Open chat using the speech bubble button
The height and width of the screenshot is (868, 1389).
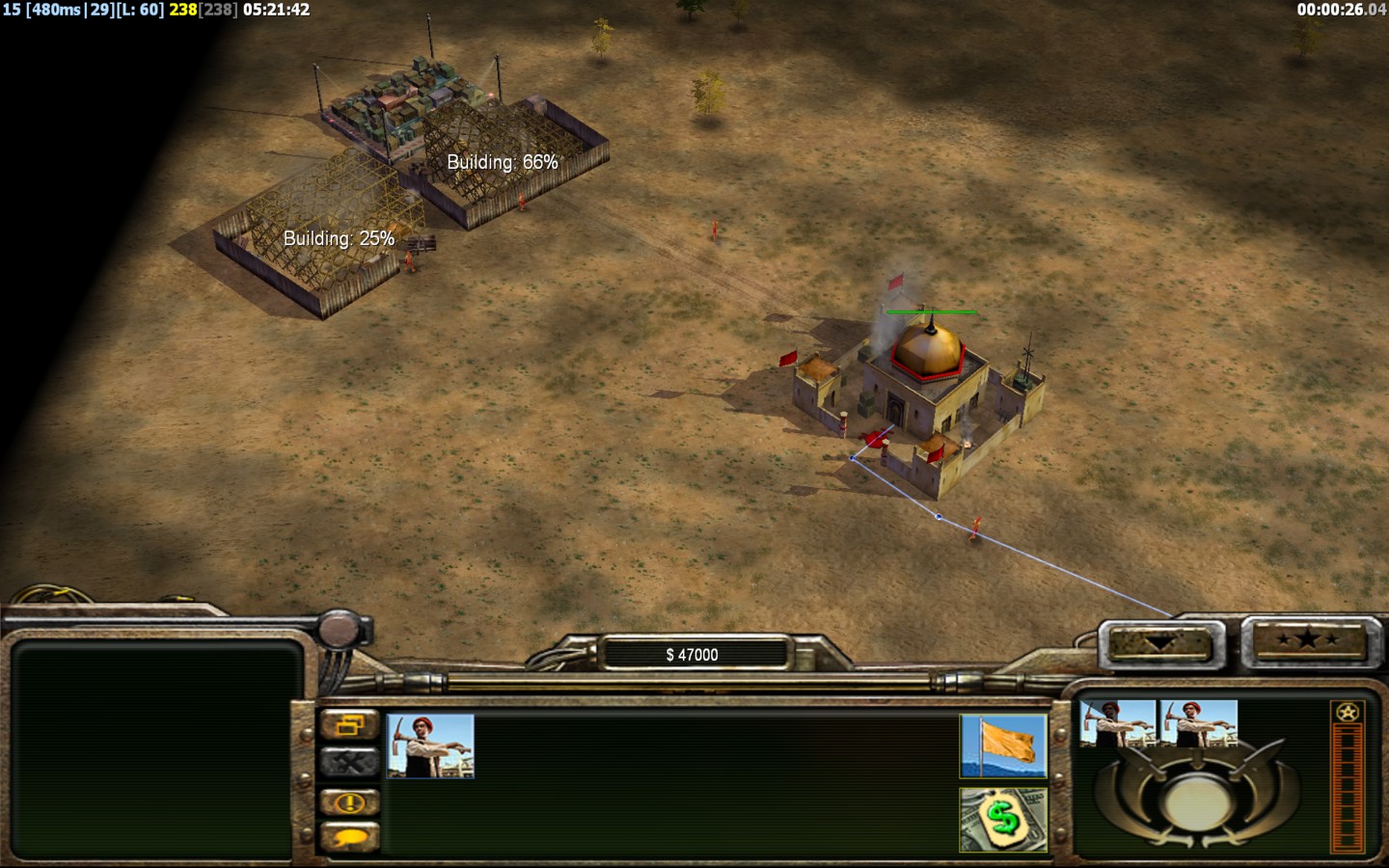point(349,837)
